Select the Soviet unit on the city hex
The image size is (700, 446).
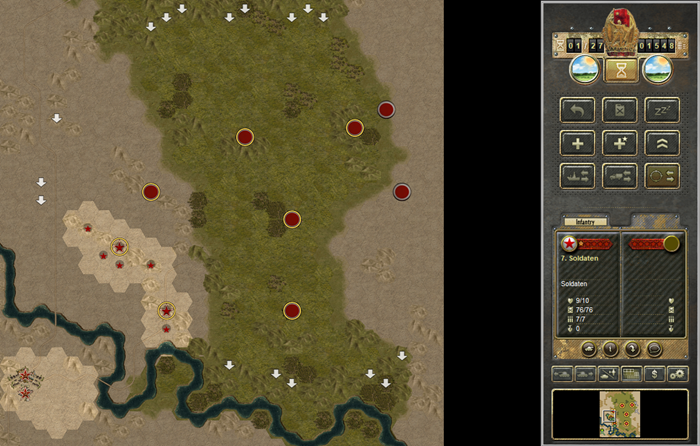pyautogui.click(x=120, y=245)
